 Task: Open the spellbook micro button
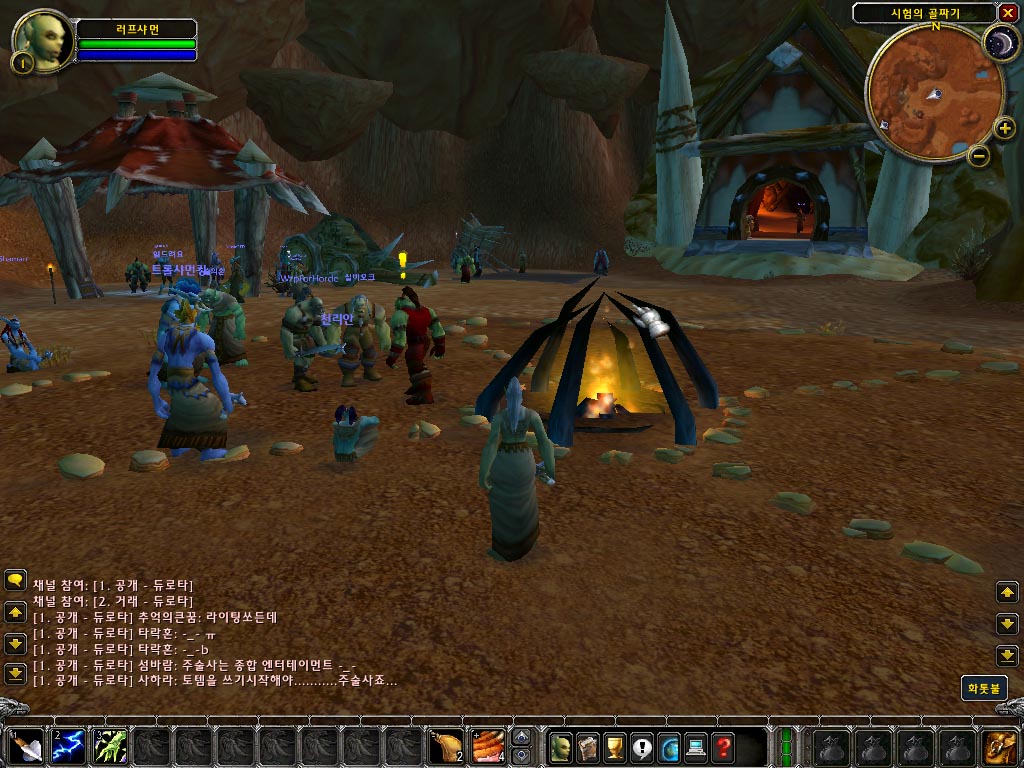pyautogui.click(x=588, y=746)
